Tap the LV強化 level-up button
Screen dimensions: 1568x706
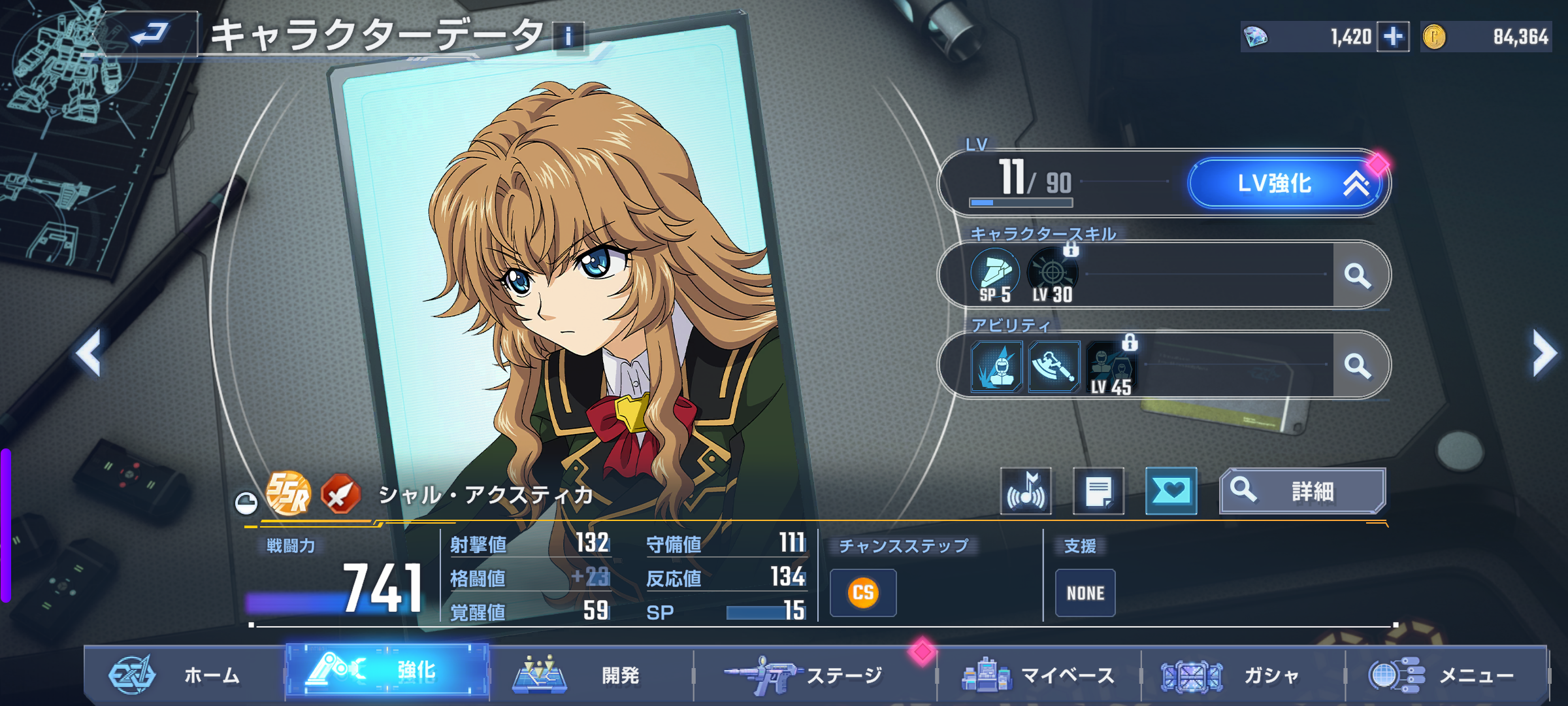pyautogui.click(x=1284, y=184)
